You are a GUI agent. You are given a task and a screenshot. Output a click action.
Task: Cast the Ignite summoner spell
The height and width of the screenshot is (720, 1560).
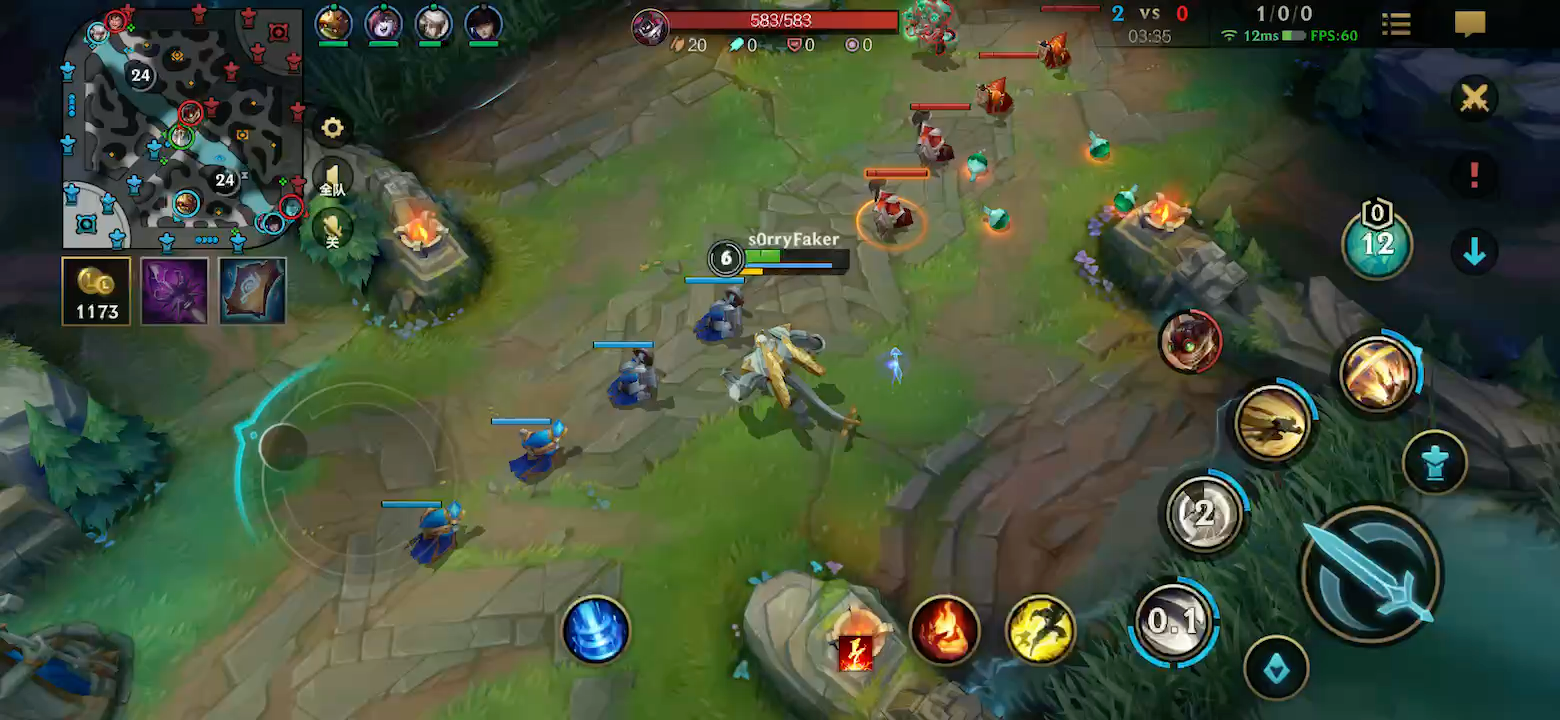click(x=944, y=630)
